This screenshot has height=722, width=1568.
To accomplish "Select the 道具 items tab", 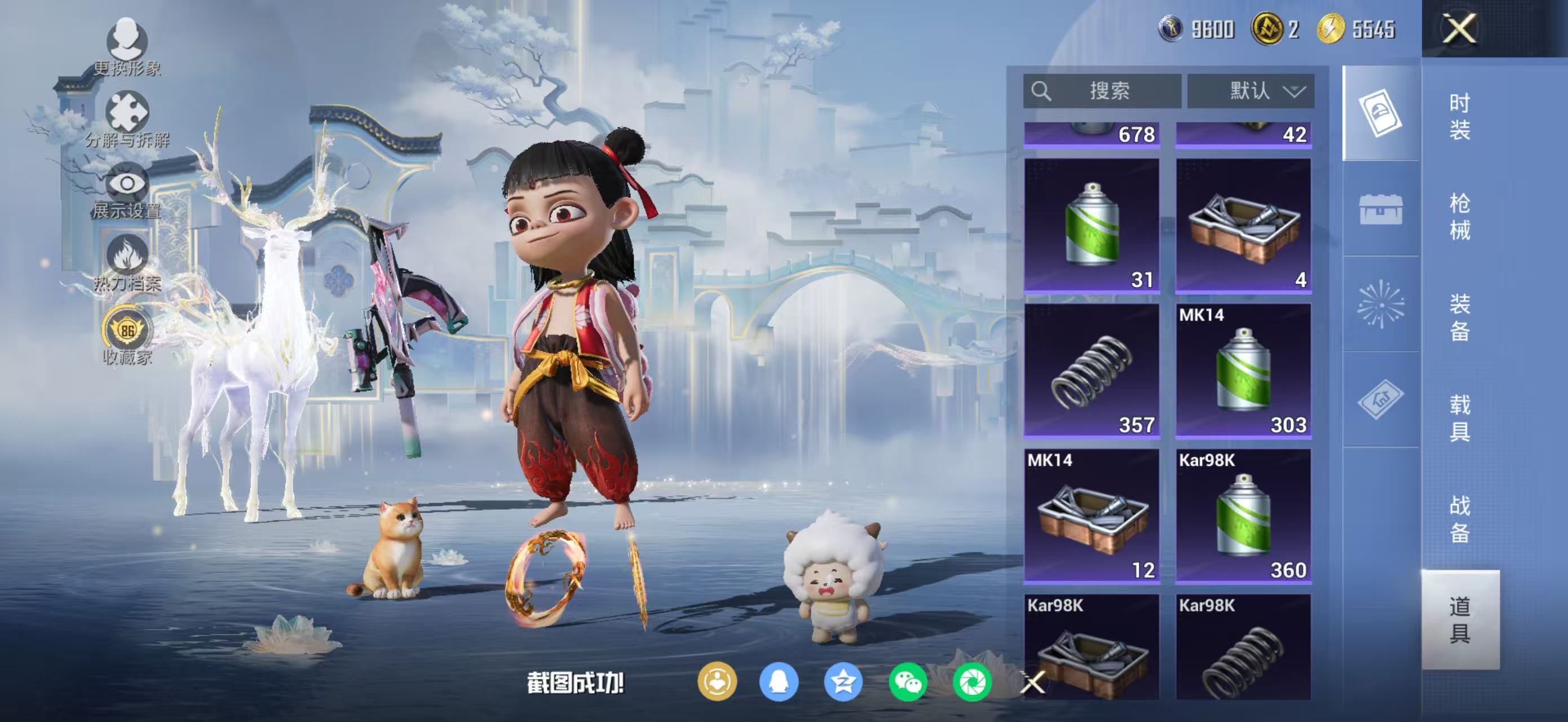I will [x=1459, y=619].
